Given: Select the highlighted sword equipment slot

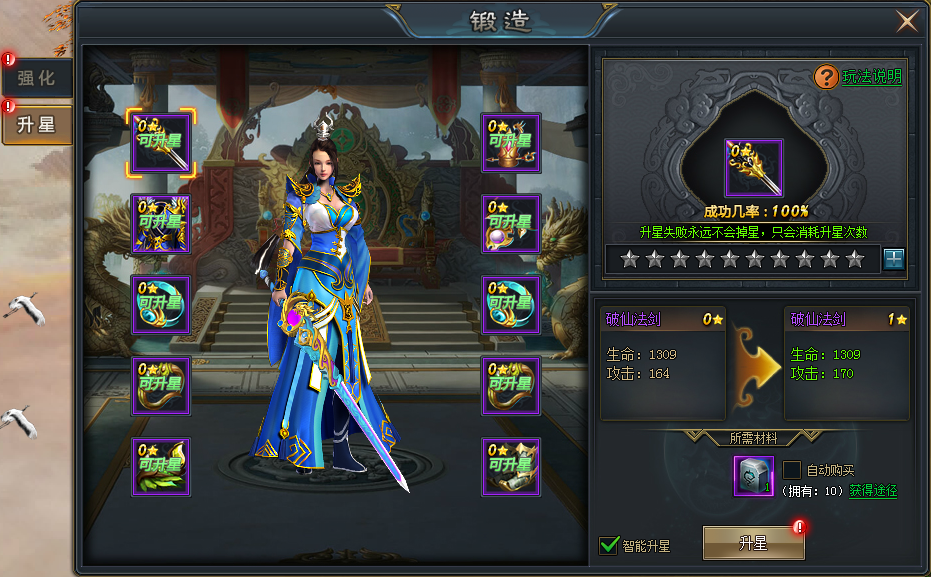Looking at the screenshot, I should coord(161,143).
